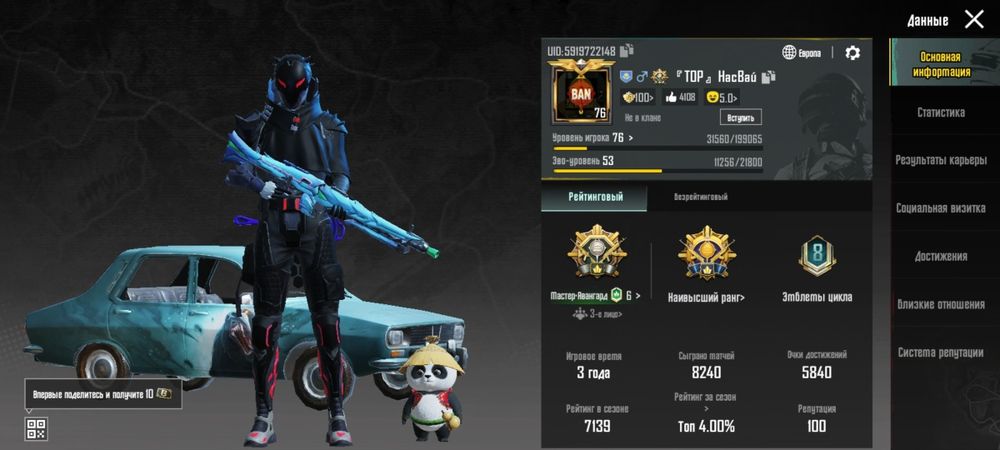Click the BAN player avatar frame
Viewport: 1000px width, 450px height.
click(581, 93)
